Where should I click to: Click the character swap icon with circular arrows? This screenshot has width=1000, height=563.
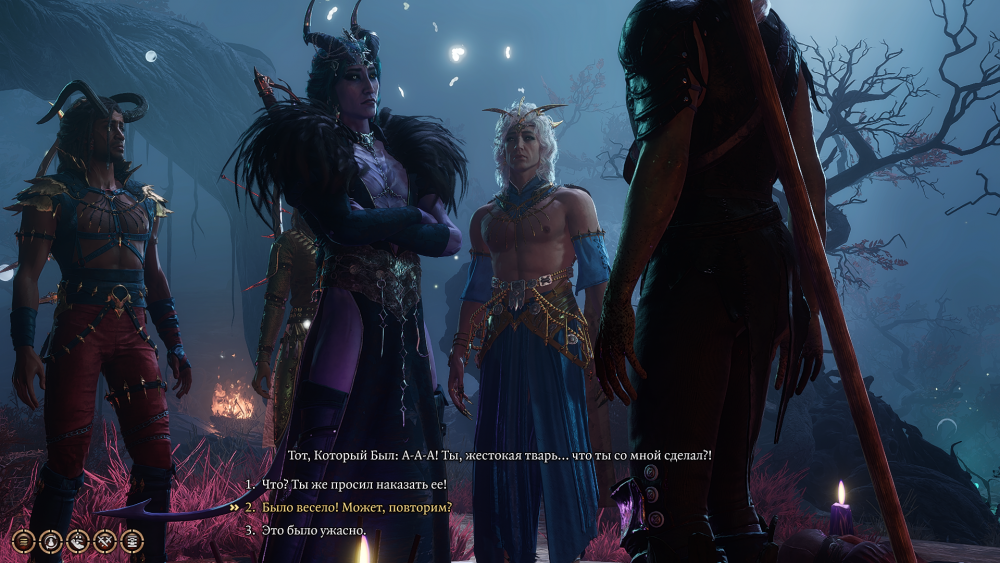pyautogui.click(x=52, y=541)
